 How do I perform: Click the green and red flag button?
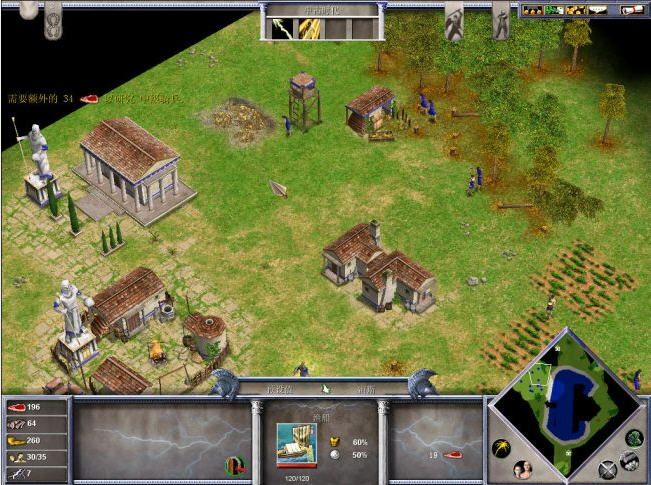point(234,464)
